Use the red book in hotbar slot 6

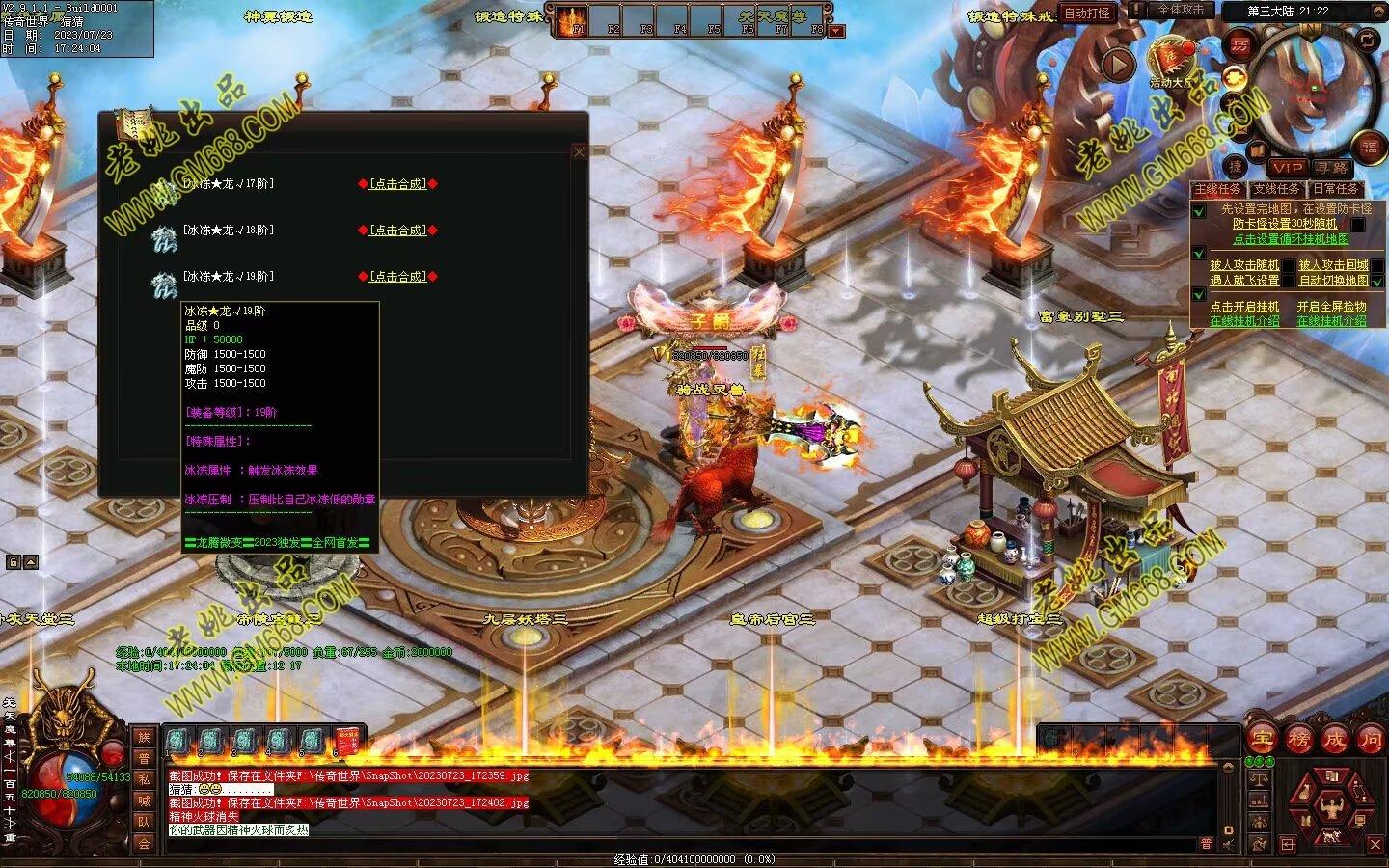pyautogui.click(x=346, y=741)
